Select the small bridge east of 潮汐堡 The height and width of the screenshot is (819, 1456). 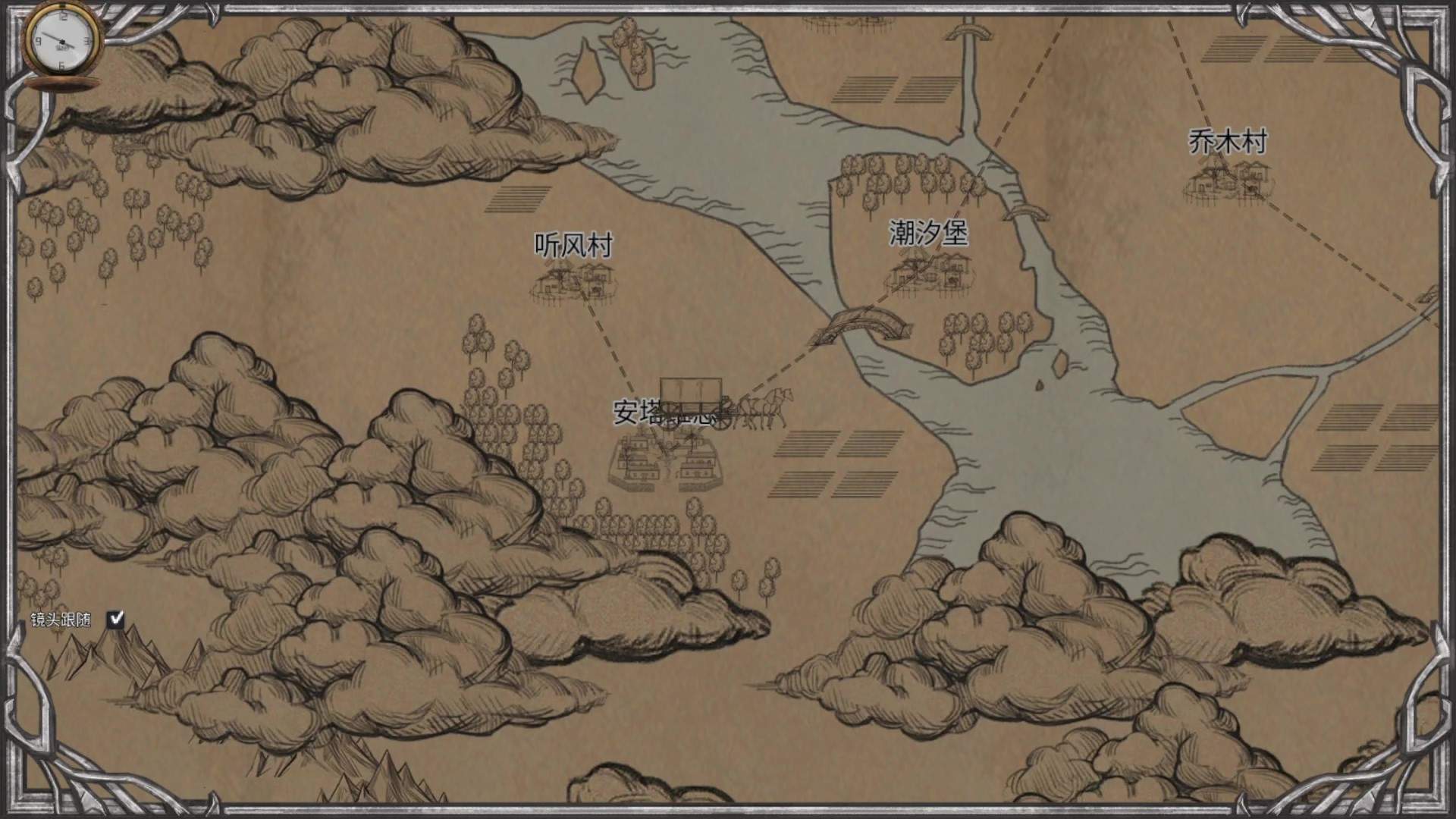point(1029,212)
